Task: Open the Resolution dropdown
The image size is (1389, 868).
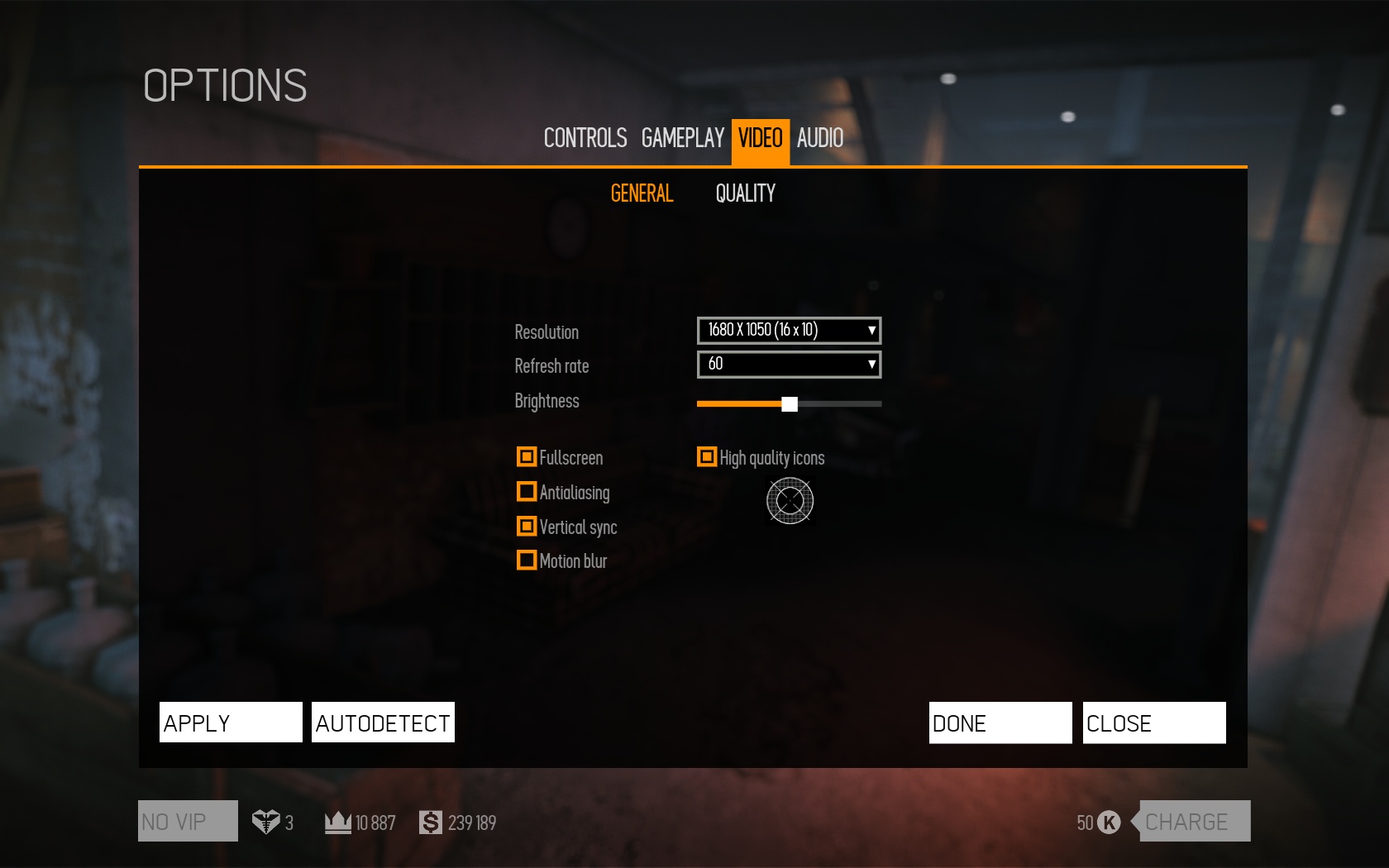Action: coord(789,331)
